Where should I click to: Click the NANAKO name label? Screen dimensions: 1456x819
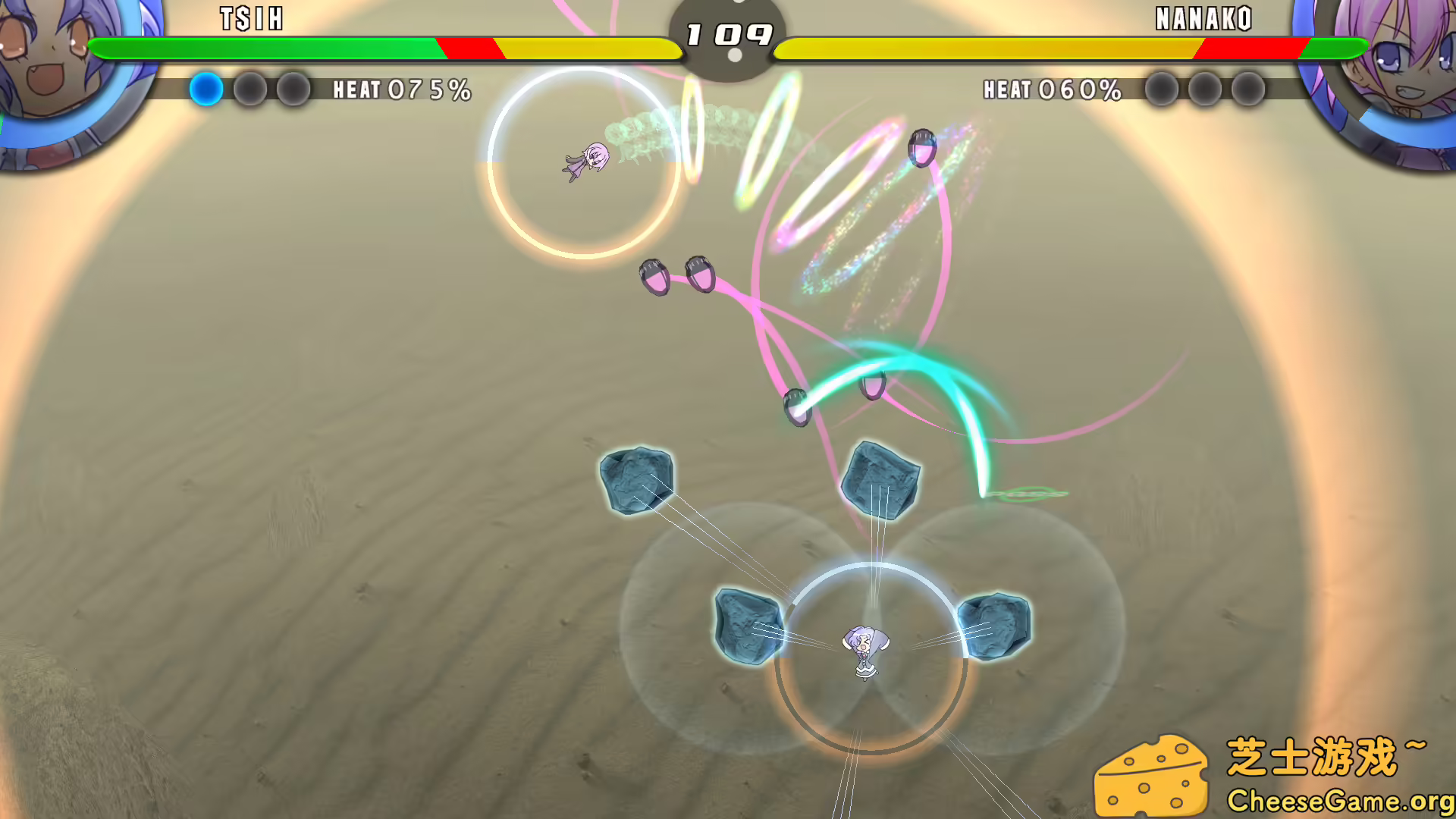(x=1203, y=19)
